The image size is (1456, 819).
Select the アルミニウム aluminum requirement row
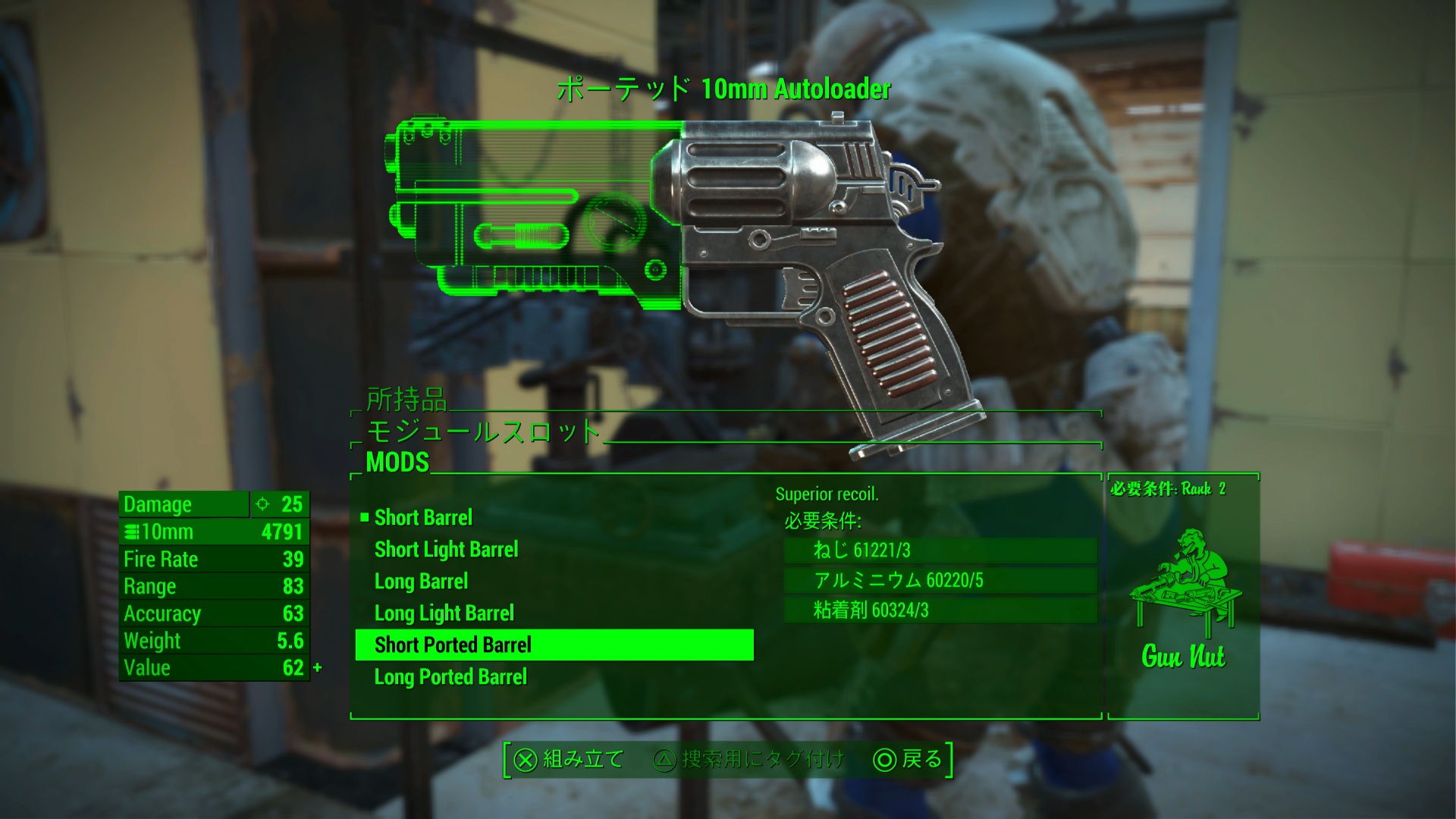(940, 581)
